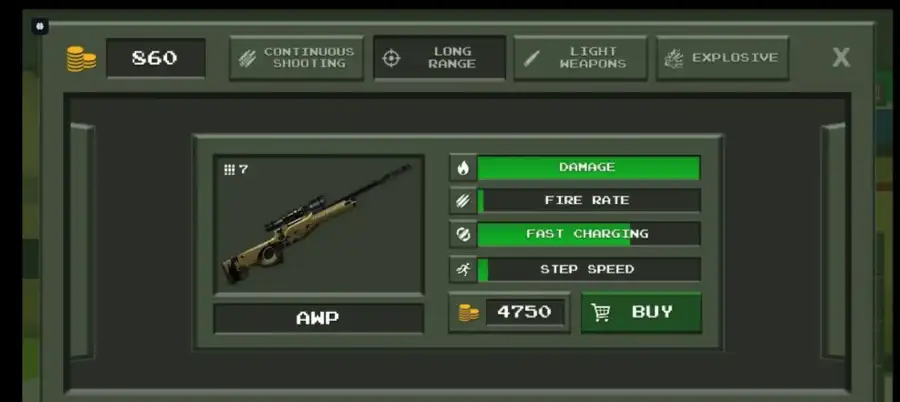The image size is (900, 402).
Task: Go to the previous weapon with left arrow bar
Action: pos(81,240)
